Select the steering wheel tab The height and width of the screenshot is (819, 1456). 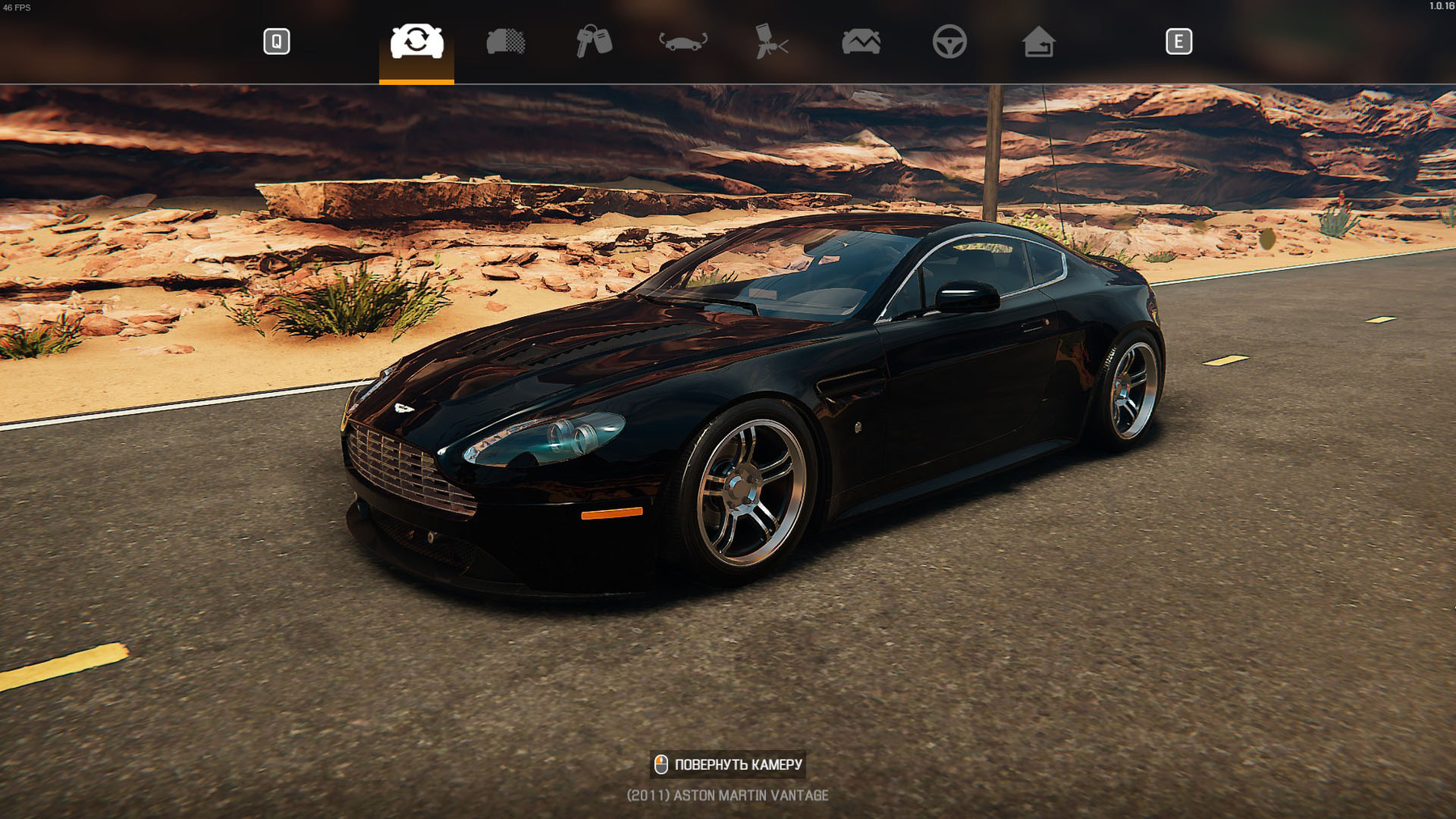[949, 41]
